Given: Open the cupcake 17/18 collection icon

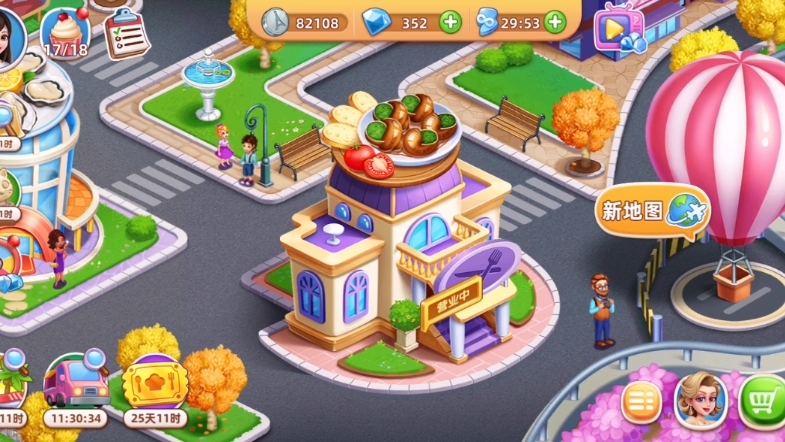Looking at the screenshot, I should 65,31.
